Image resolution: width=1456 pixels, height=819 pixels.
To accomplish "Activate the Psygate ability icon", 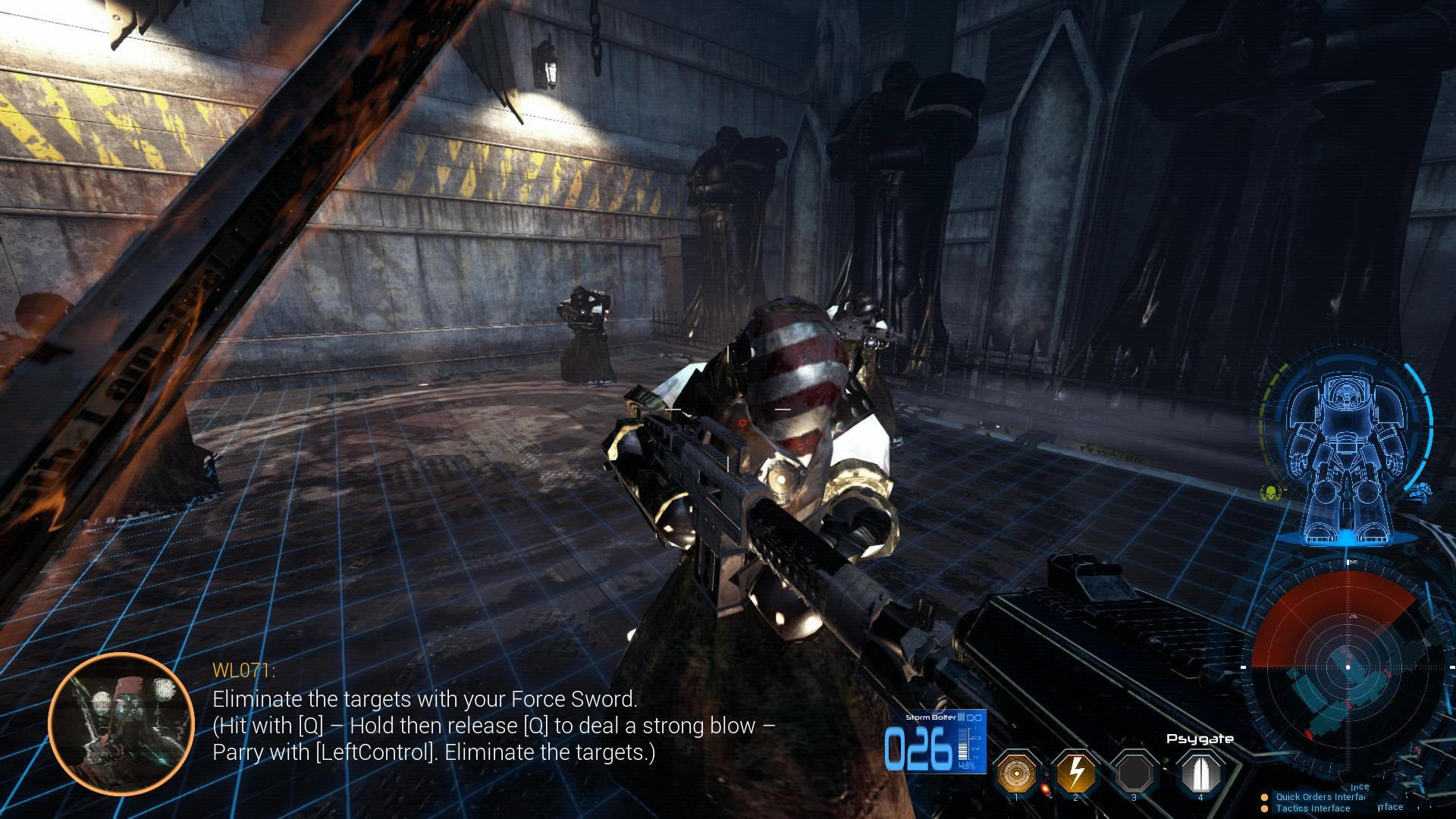I will tap(1200, 772).
